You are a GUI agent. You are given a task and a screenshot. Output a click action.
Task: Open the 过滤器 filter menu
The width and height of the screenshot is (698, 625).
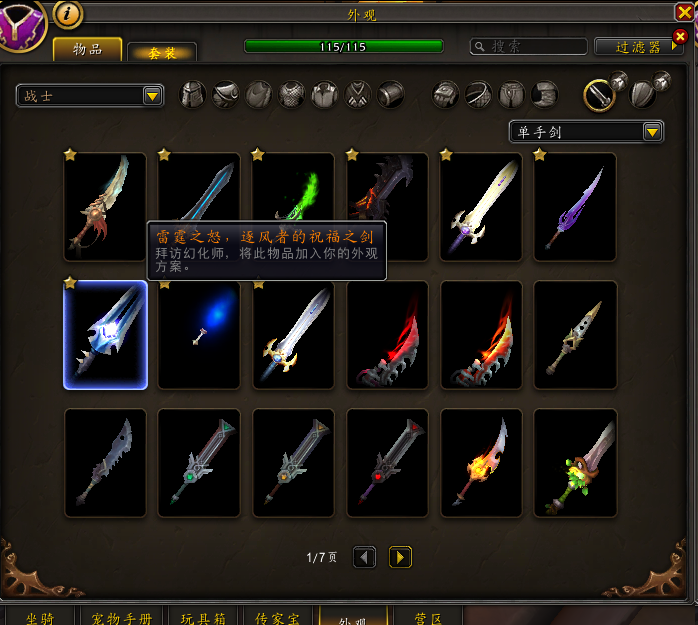click(x=642, y=47)
